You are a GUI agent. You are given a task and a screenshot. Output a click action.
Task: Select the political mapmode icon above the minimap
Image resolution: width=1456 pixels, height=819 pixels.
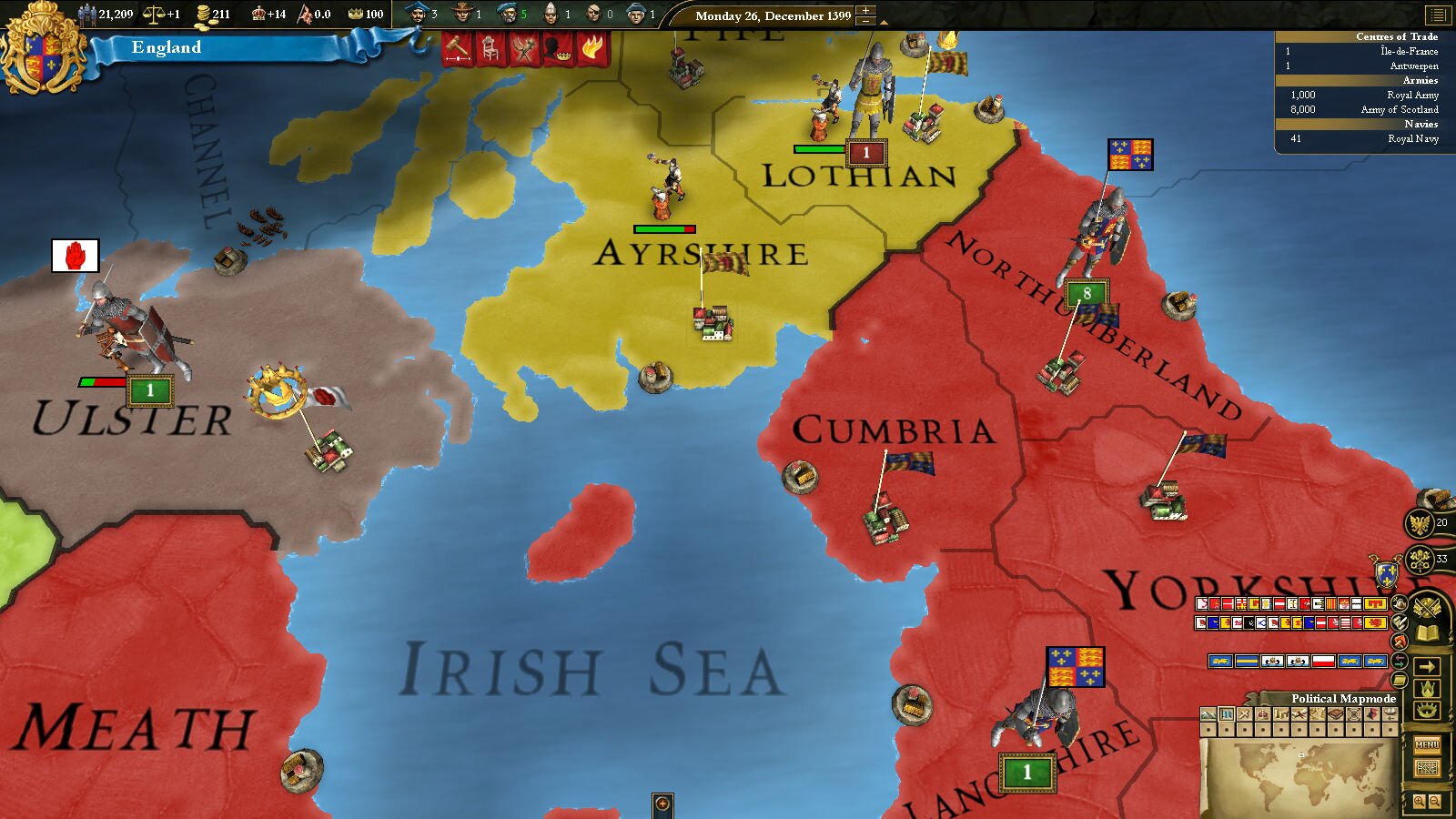[x=1226, y=713]
